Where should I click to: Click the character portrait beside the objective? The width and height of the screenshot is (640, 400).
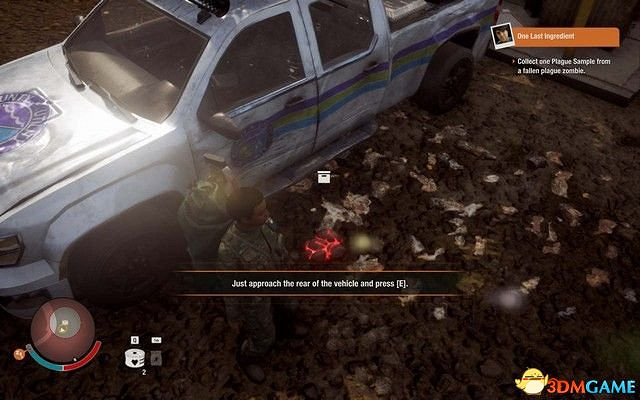coord(501,37)
